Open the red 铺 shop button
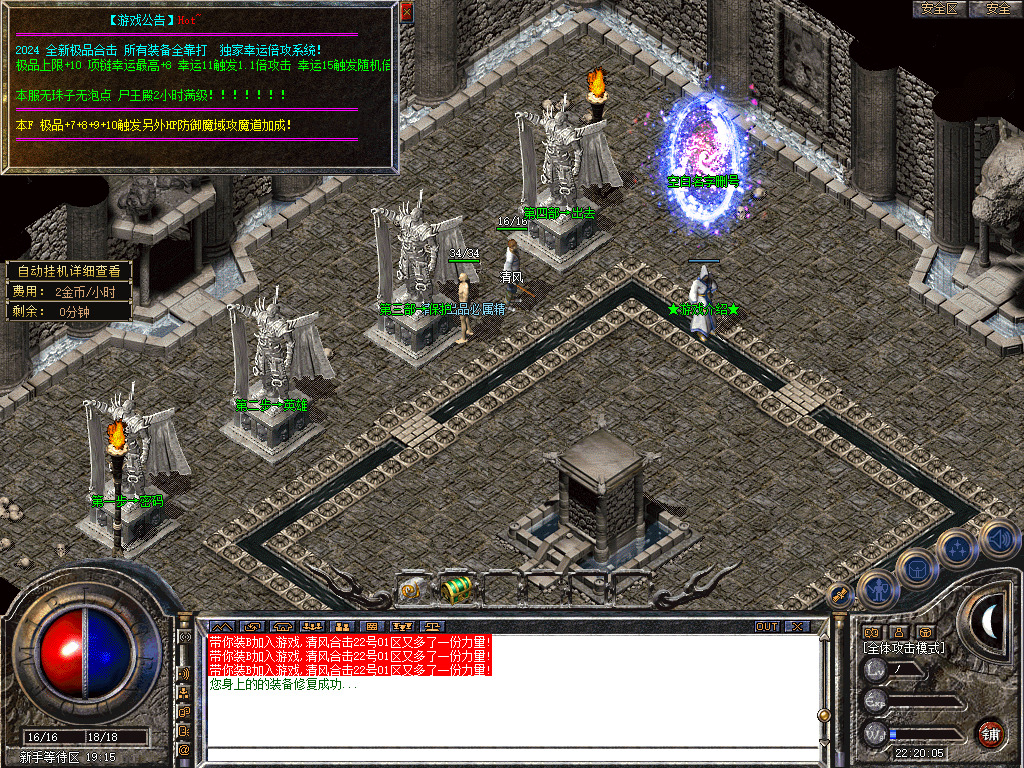Screen dimensions: 1024x768 [x=990, y=733]
